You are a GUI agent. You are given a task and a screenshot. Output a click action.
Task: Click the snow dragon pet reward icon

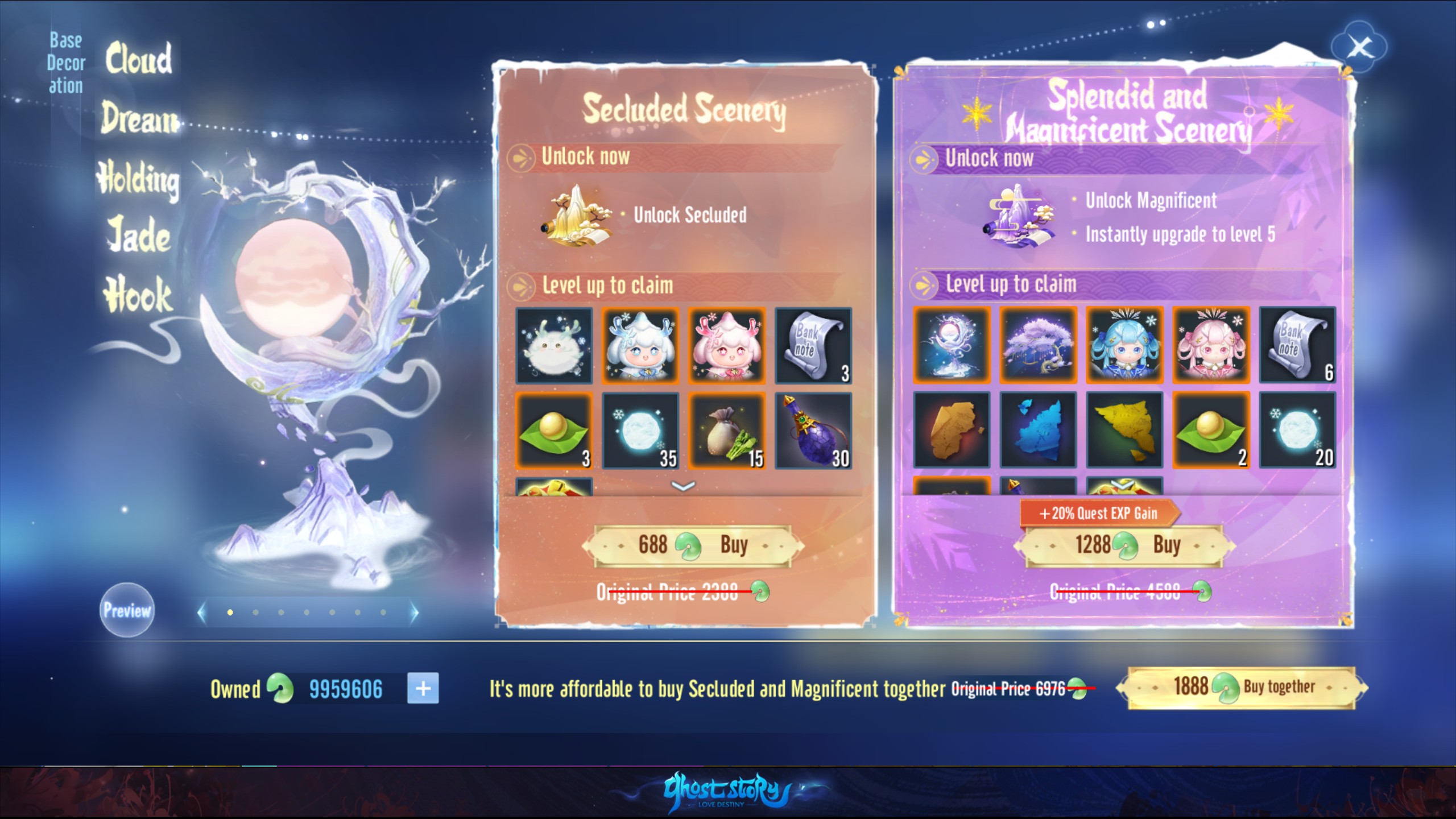coord(555,345)
